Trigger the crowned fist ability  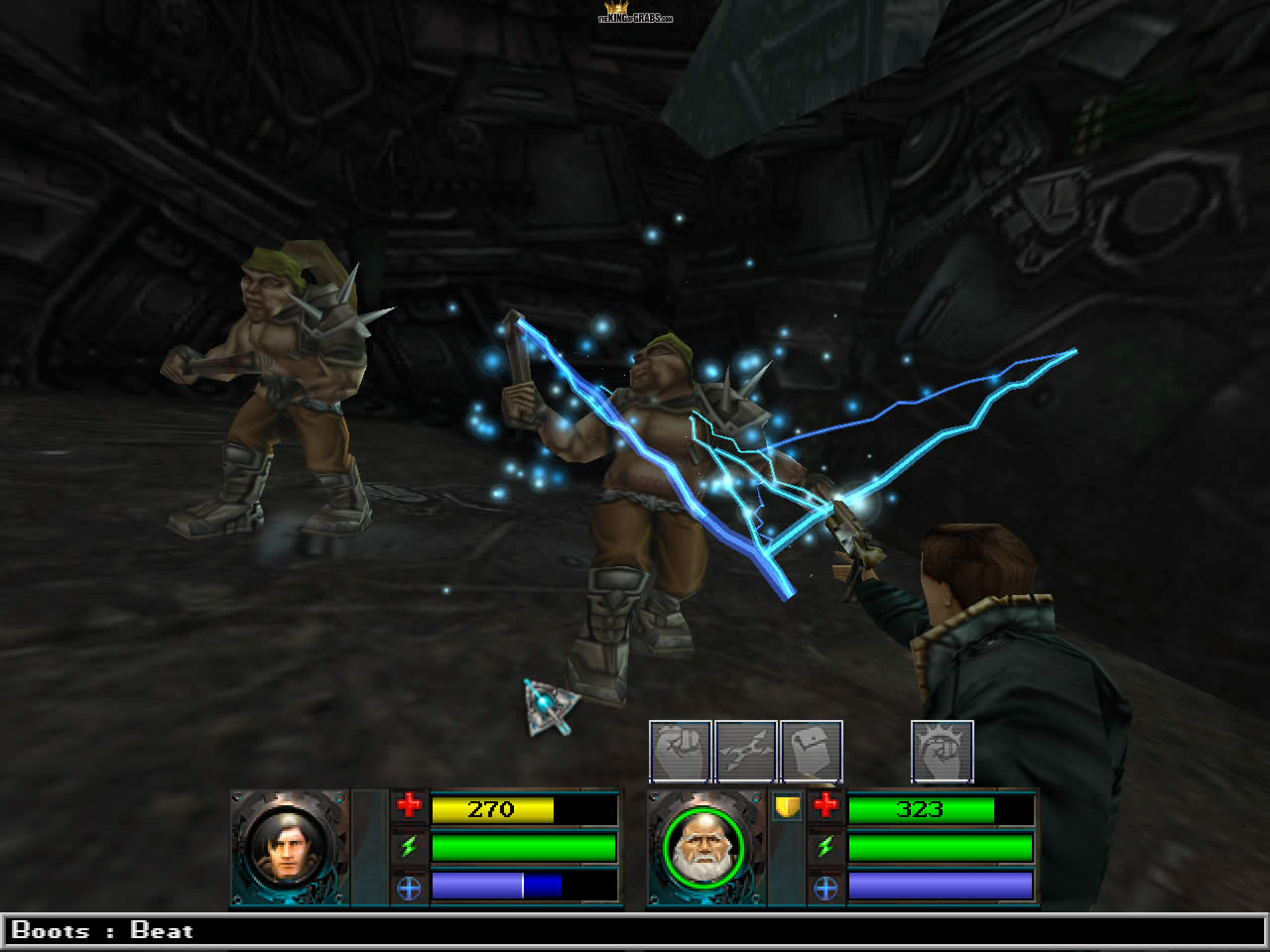[943, 752]
